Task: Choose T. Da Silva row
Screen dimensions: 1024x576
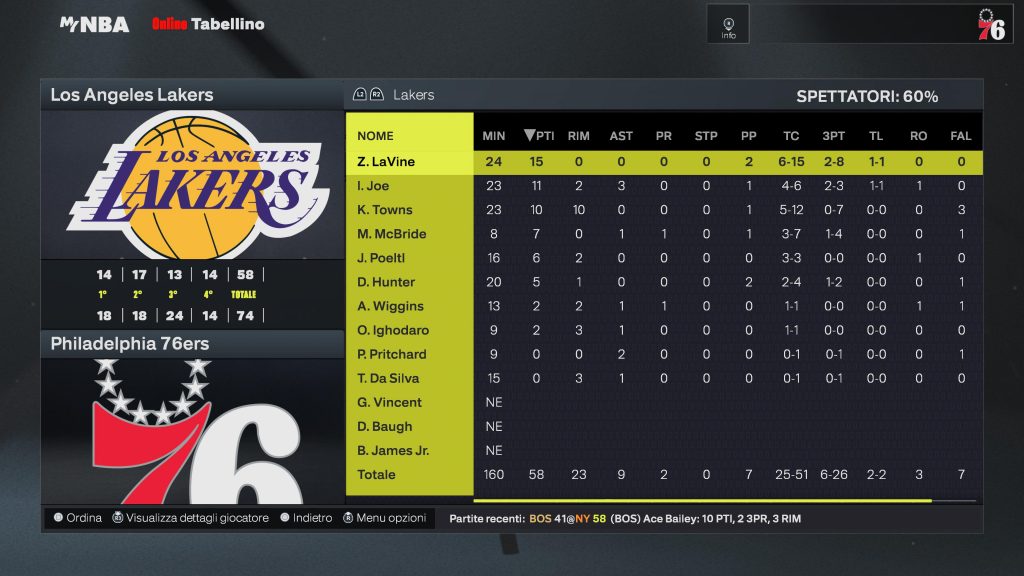Action: click(388, 378)
